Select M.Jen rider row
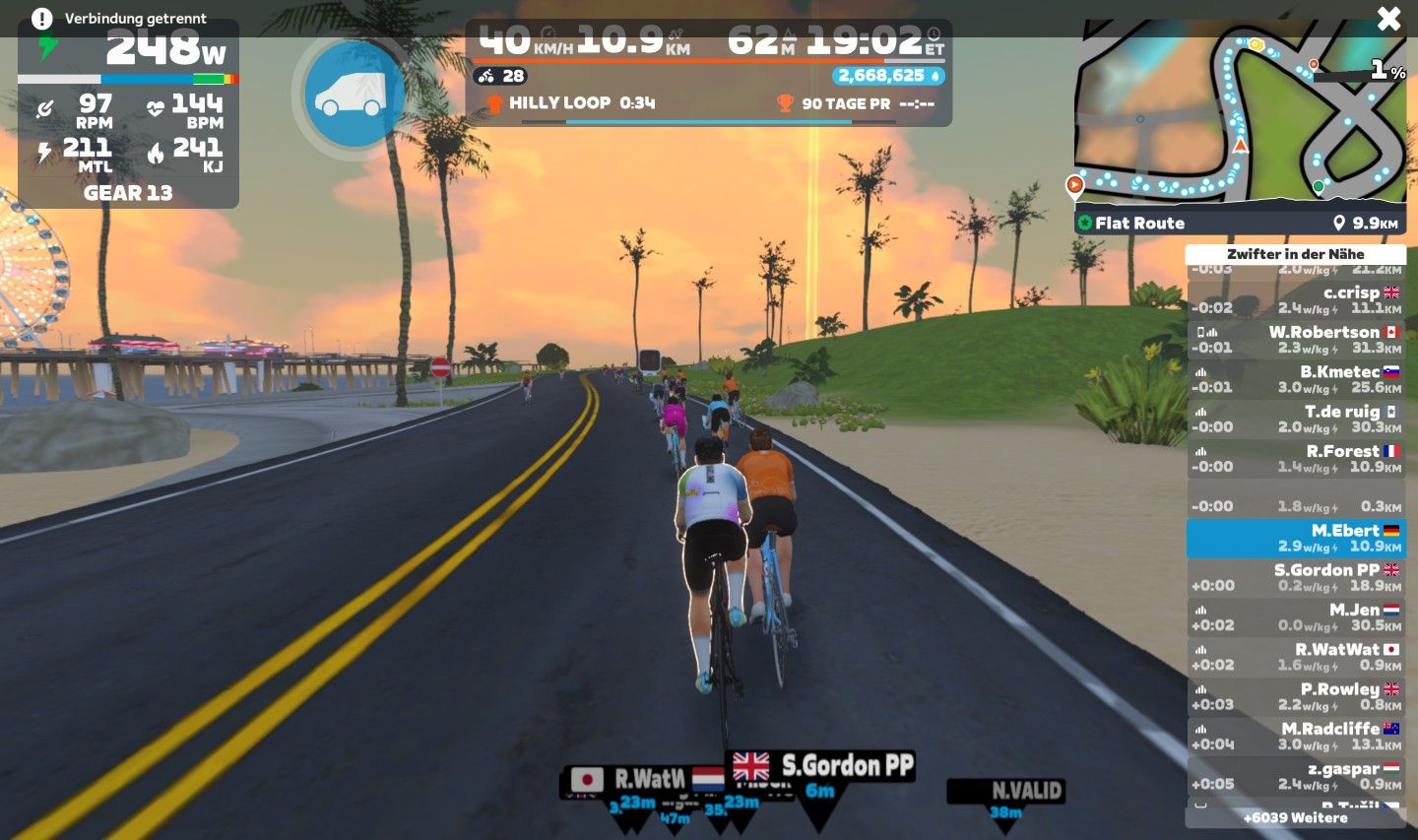1418x840 pixels. coord(1296,616)
